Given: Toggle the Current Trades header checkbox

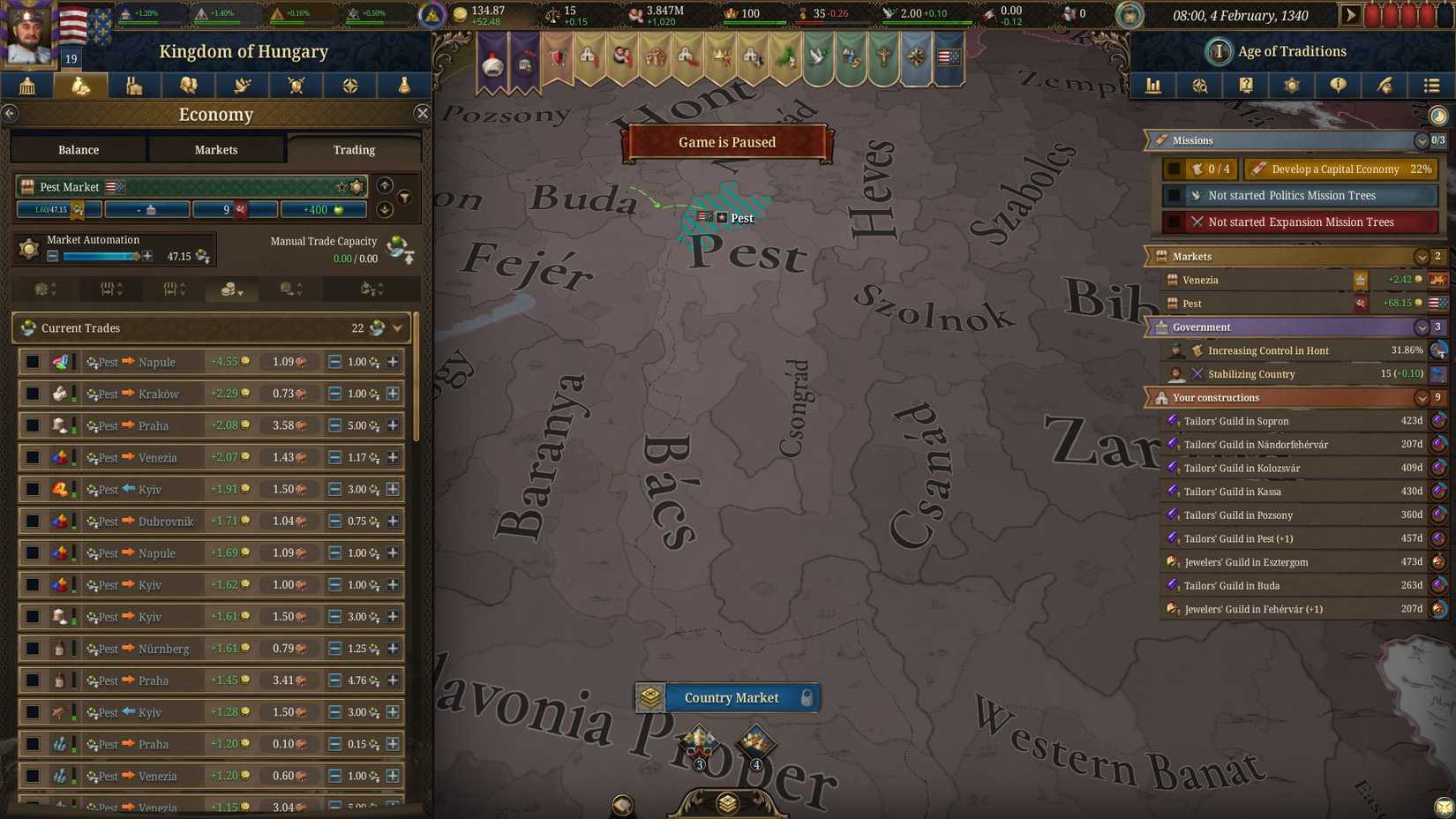Looking at the screenshot, I should coord(26,327).
